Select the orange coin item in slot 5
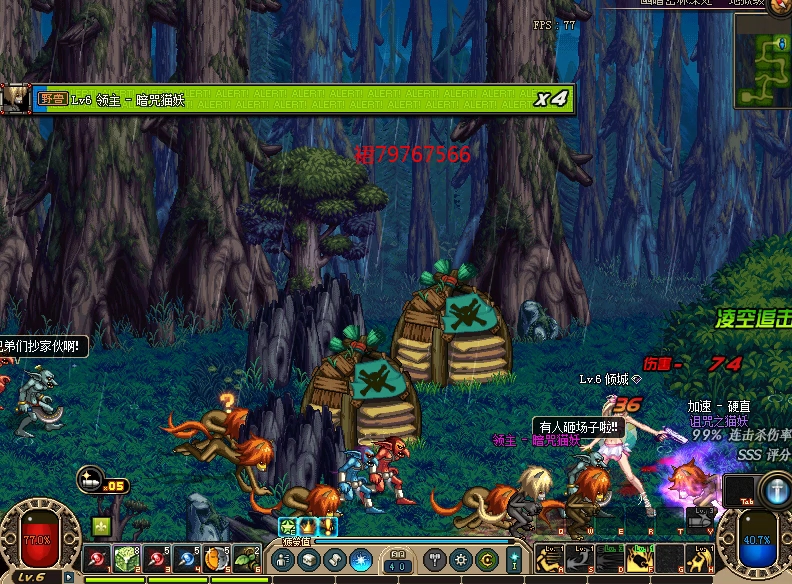Screen dimensions: 792x584 (x=216, y=558)
